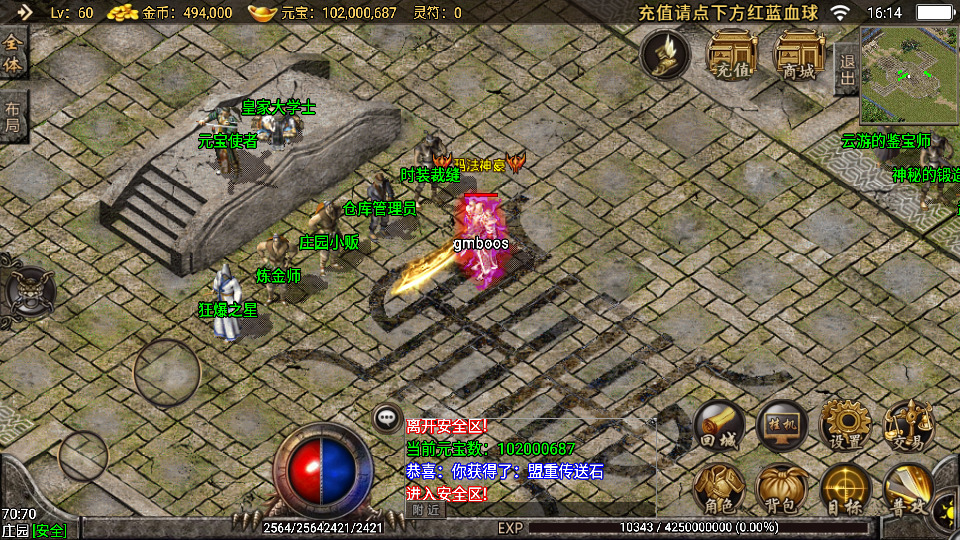This screenshot has height=540, width=960.
Task: Use the 普攻 basic attack
Action: pyautogui.click(x=909, y=489)
